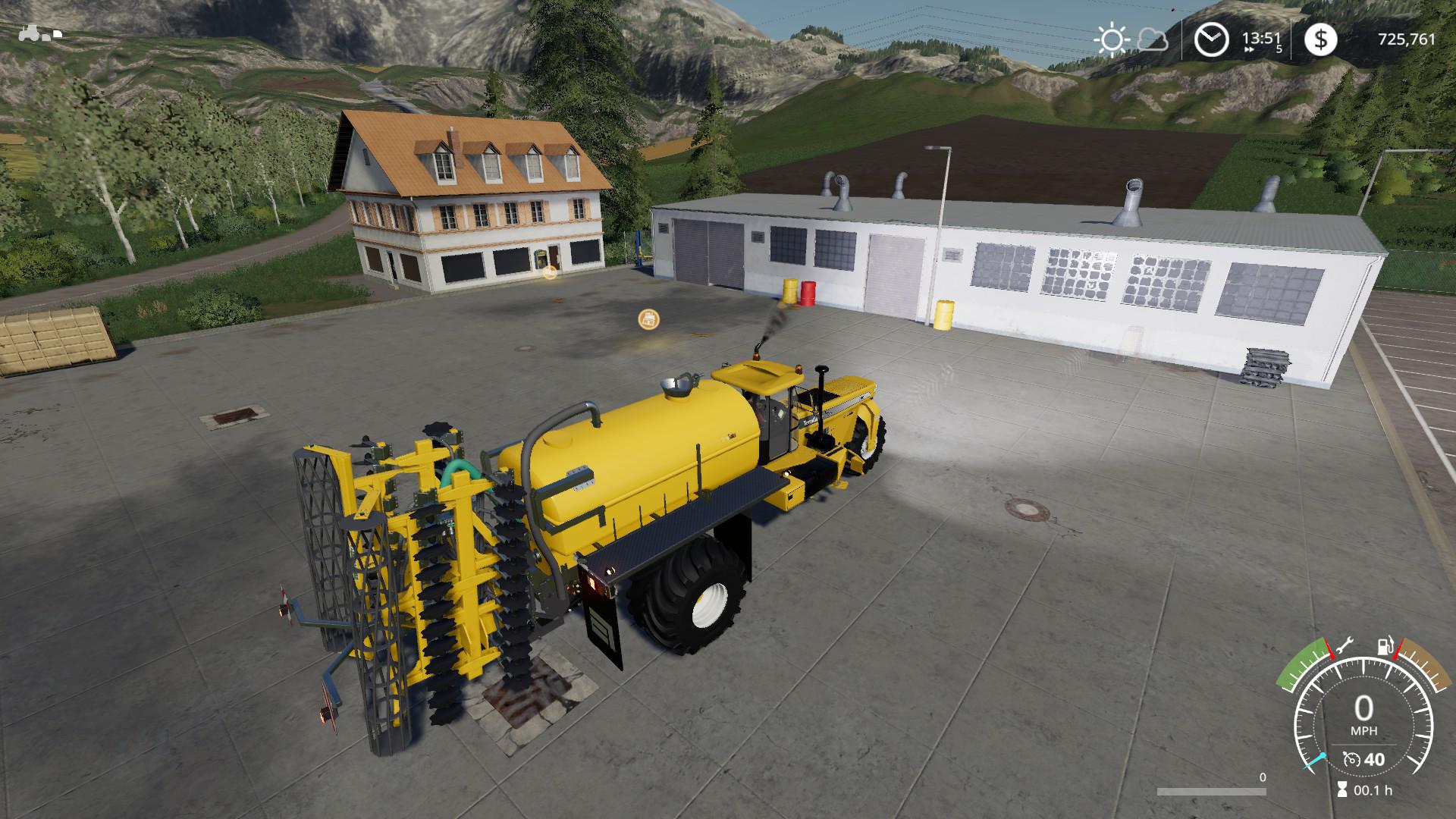Screen dimensions: 1456x819
Task: Select the wrench damage icon
Action: pos(1344,647)
